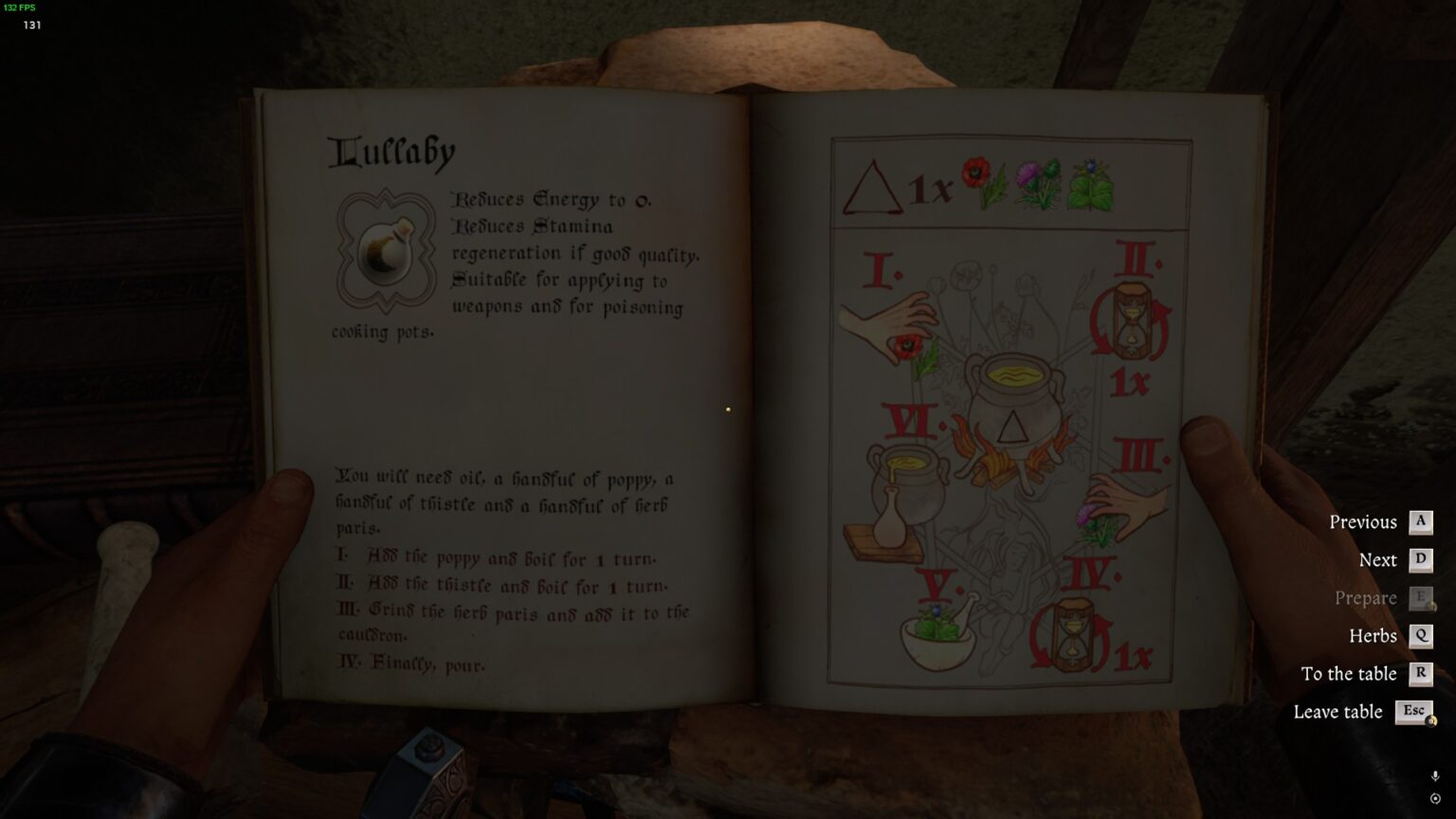Open the Herbs menu
The image size is (1456, 819).
point(1374,636)
